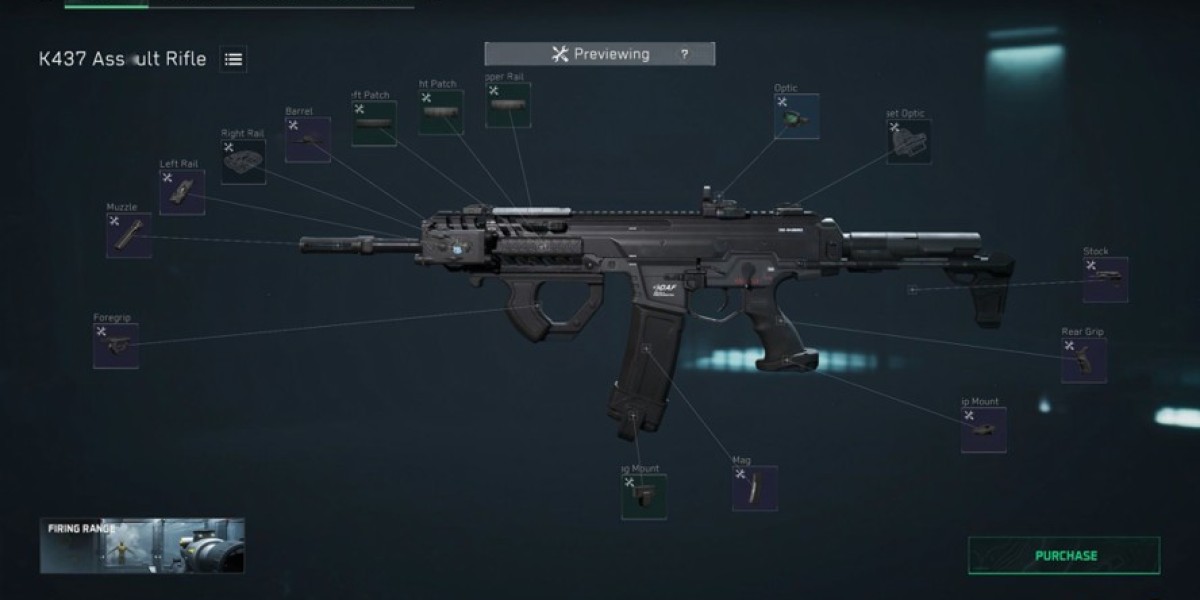
Task: Select the Right Patch slot
Action: click(x=441, y=112)
